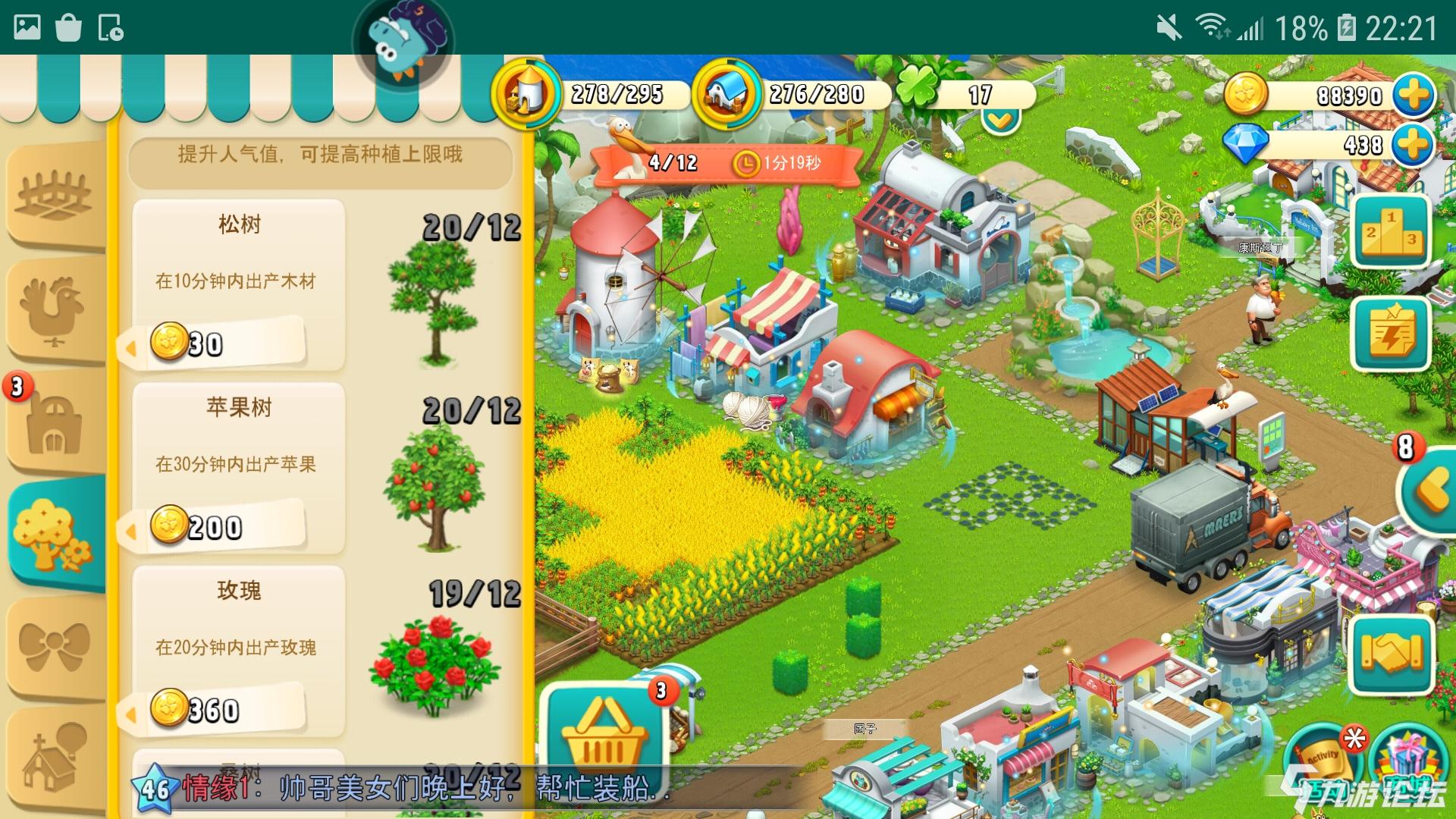Open the lightning task list
Viewport: 1456px width, 819px height.
pyautogui.click(x=1391, y=334)
